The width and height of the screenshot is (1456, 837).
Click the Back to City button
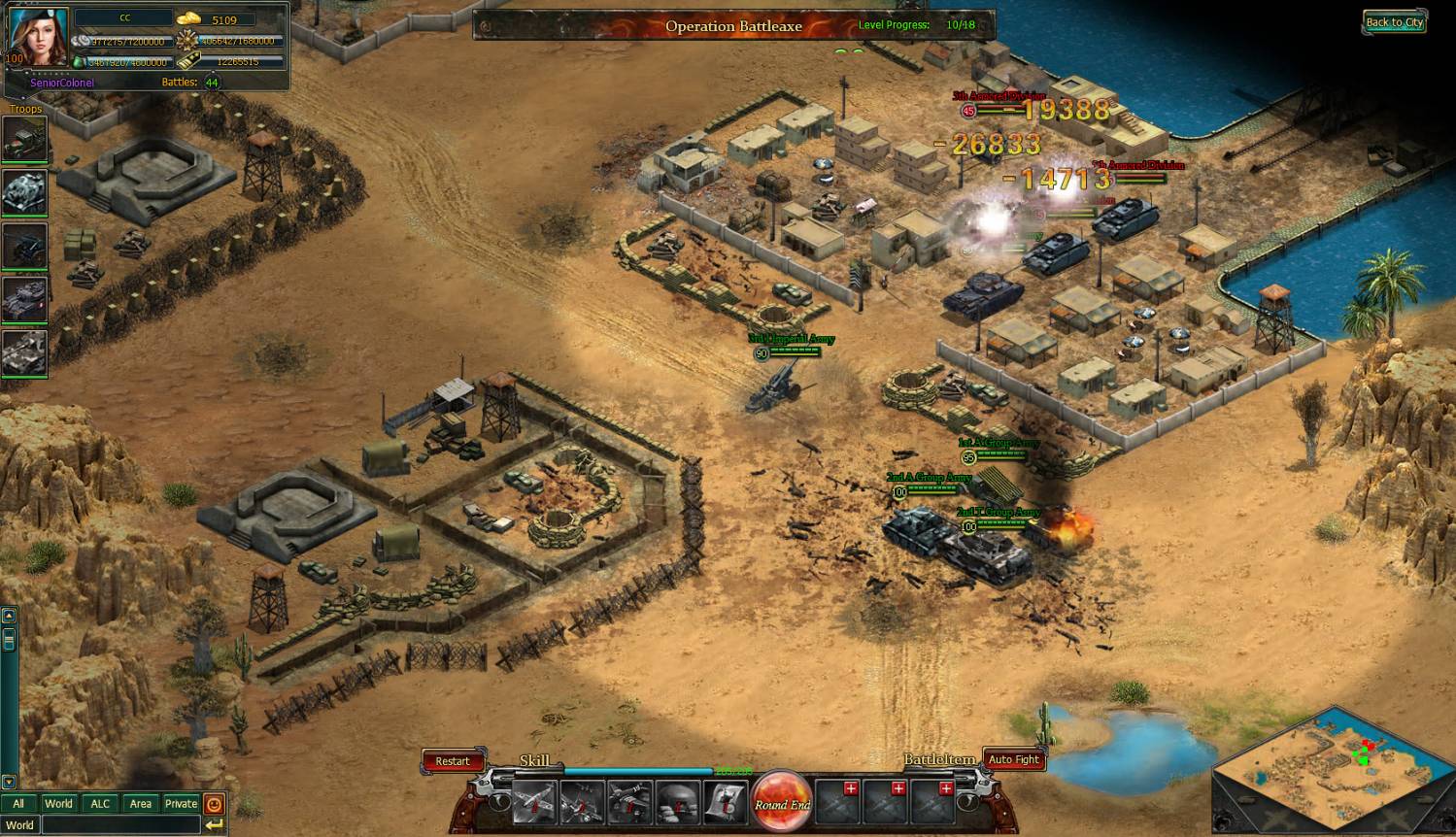1394,22
